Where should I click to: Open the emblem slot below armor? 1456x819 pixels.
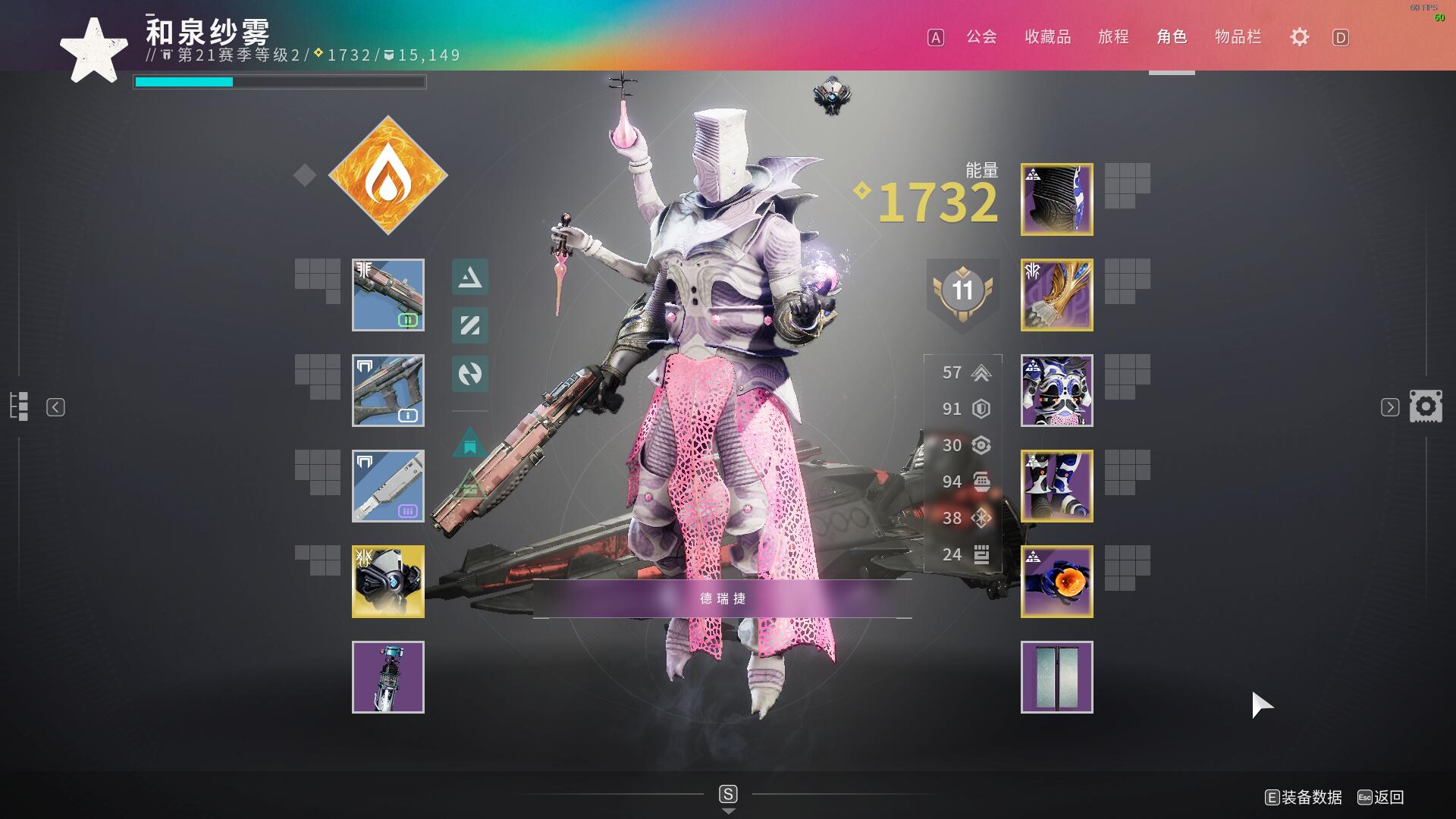[1056, 677]
